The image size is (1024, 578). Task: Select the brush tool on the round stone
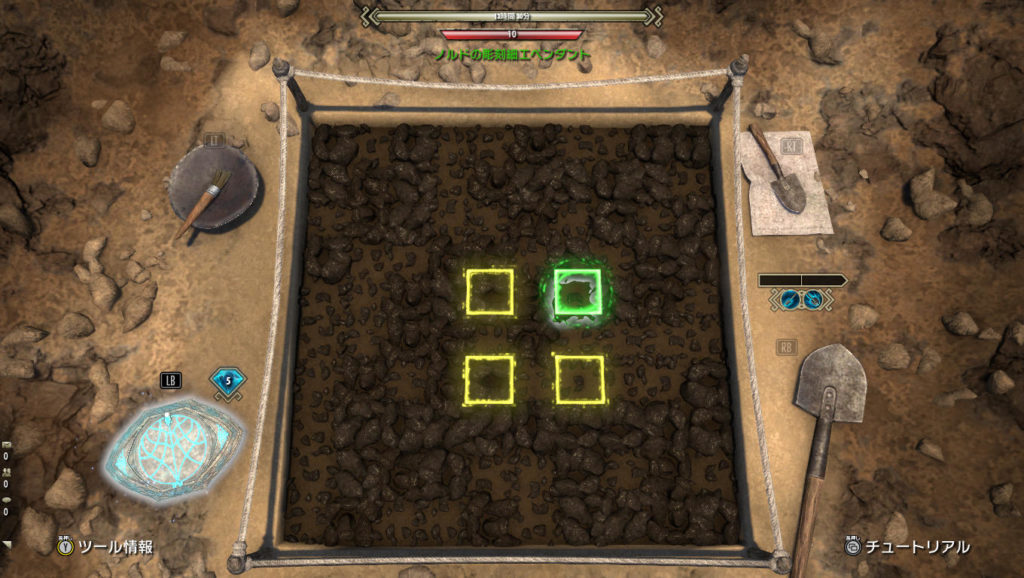[x=212, y=190]
